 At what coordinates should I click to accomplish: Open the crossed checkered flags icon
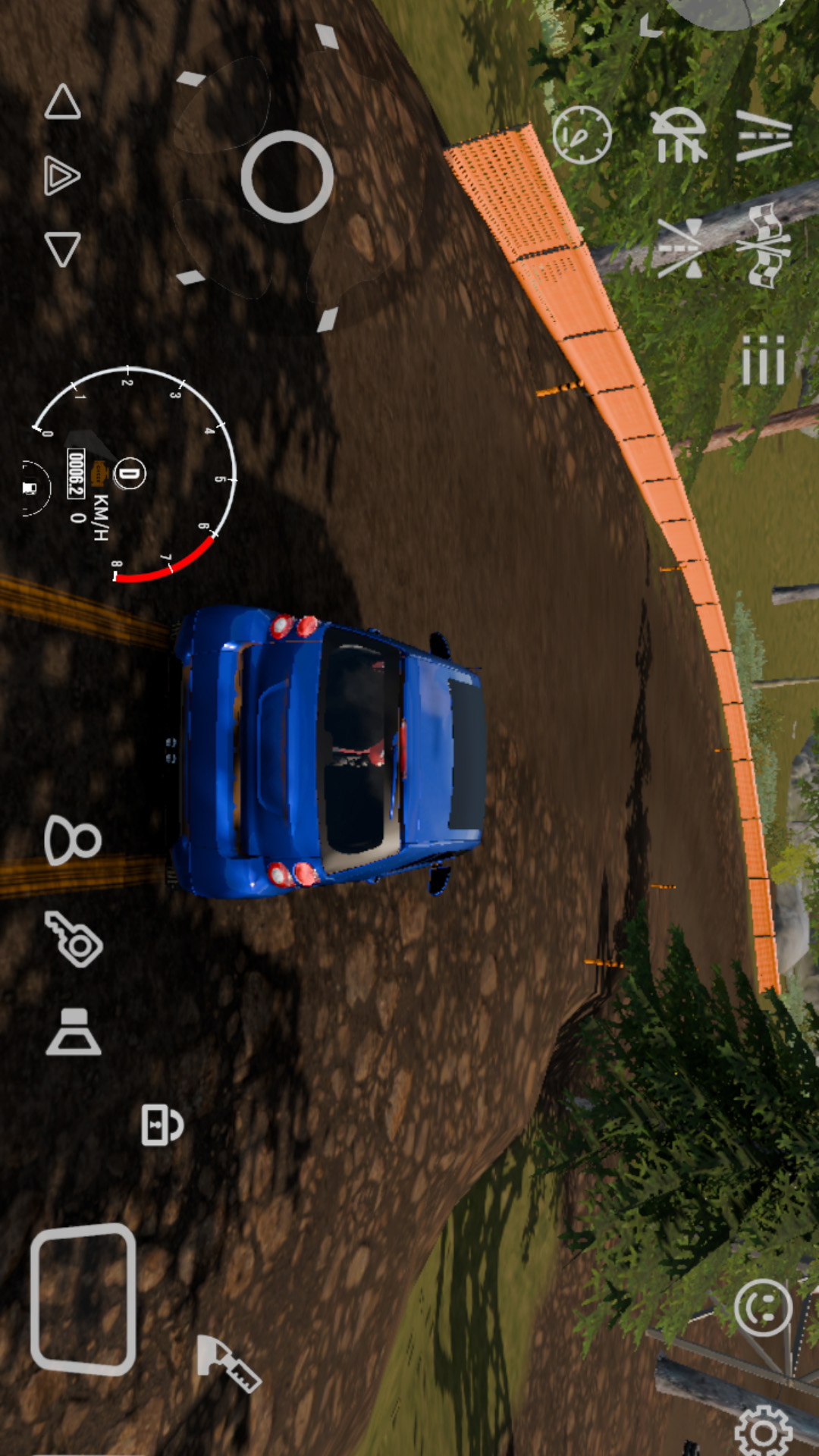(x=769, y=246)
